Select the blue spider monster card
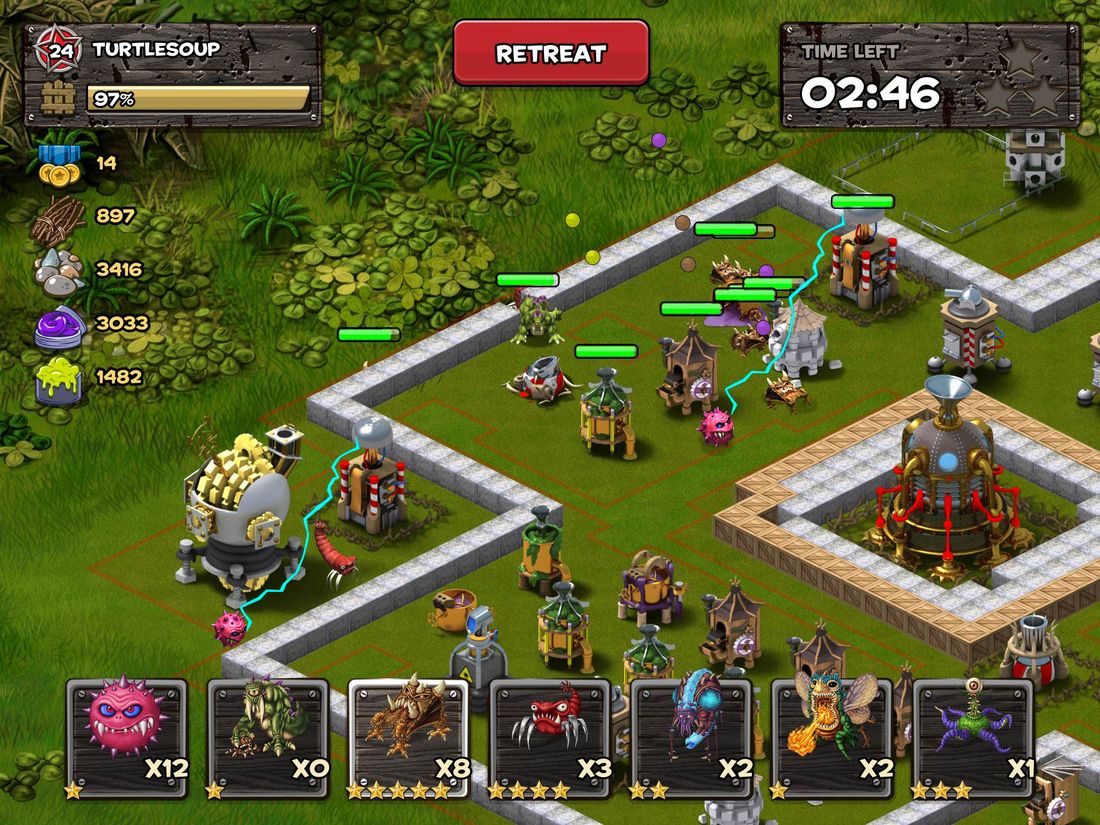This screenshot has width=1100, height=825. (692, 738)
